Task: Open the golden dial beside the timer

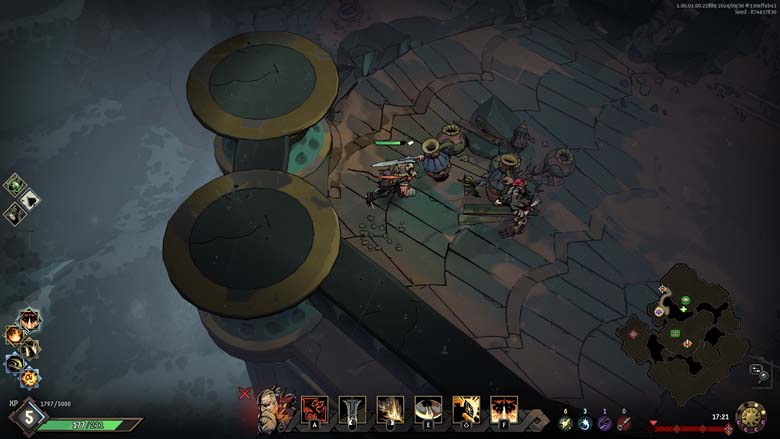Action: tap(751, 417)
